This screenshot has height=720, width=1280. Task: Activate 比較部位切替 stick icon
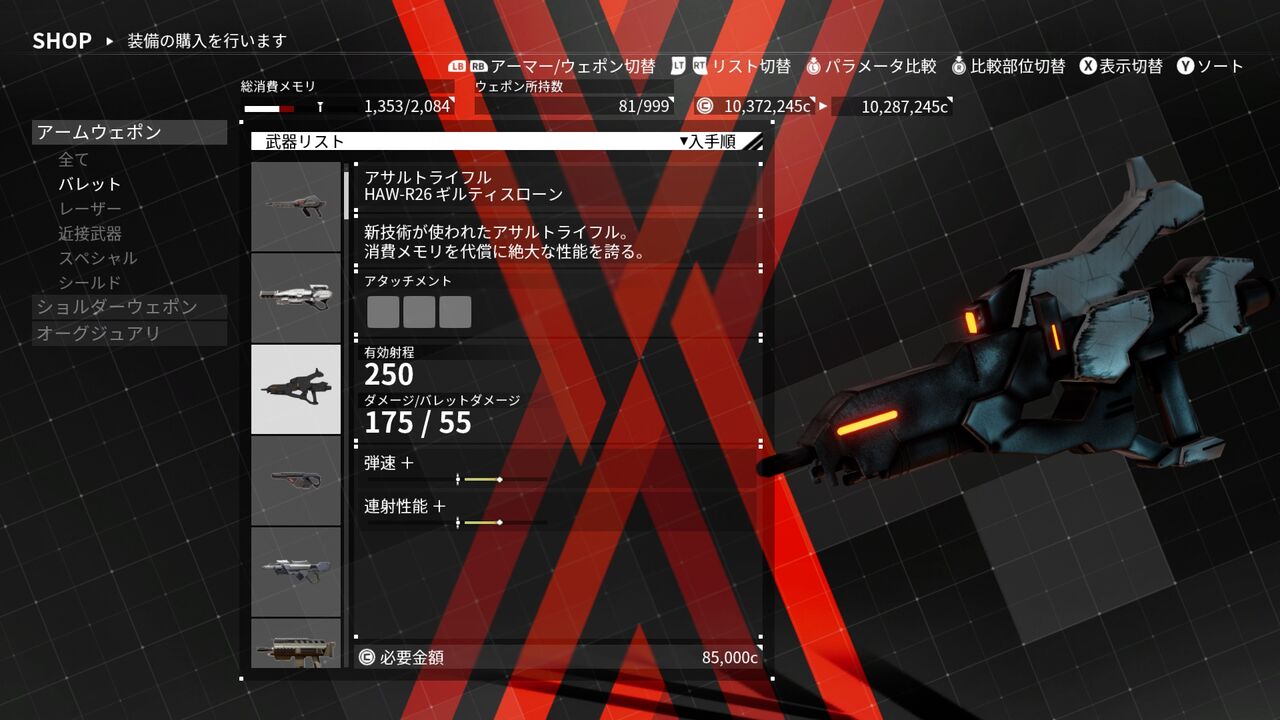tap(957, 67)
